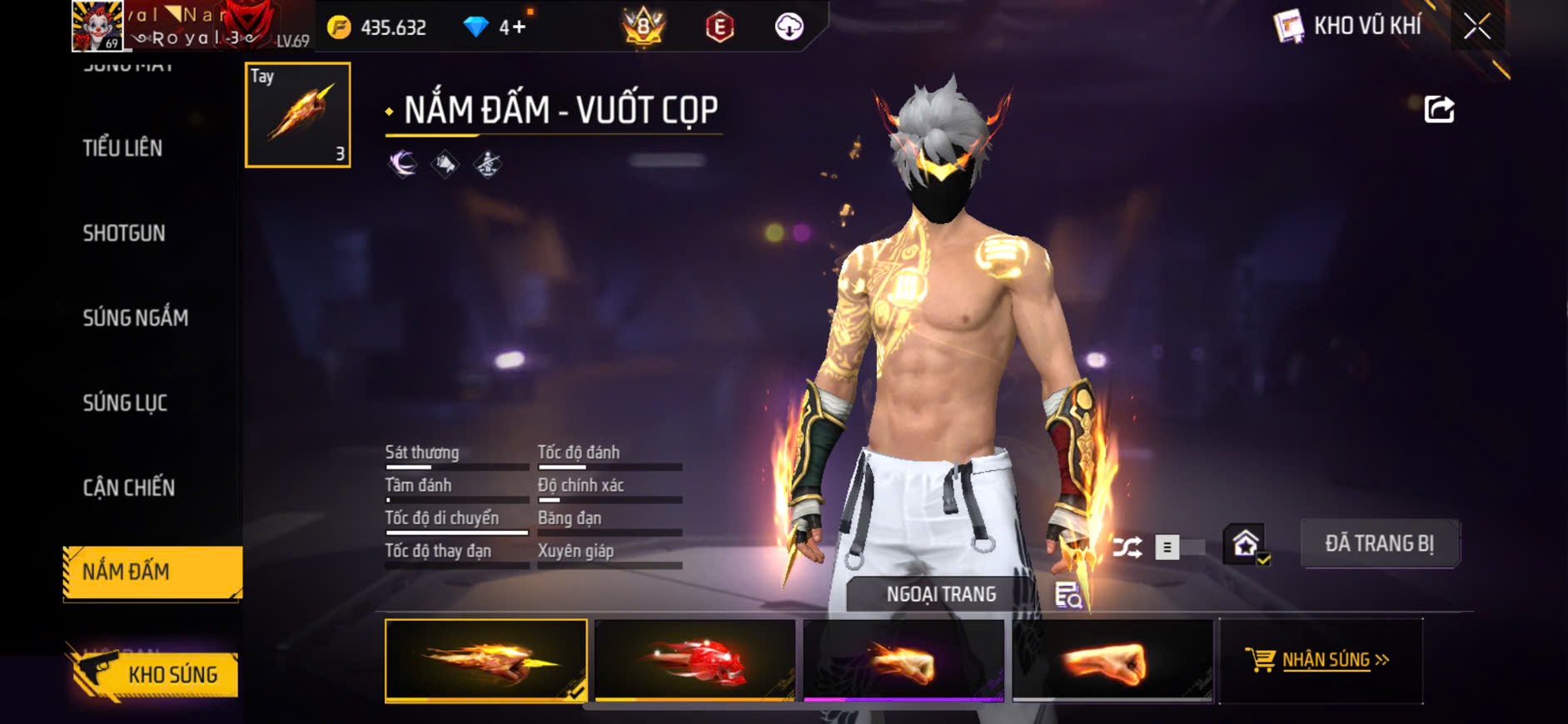Image resolution: width=1568 pixels, height=724 pixels.
Task: Choose the flaming tiger claw skin
Action: 485,661
